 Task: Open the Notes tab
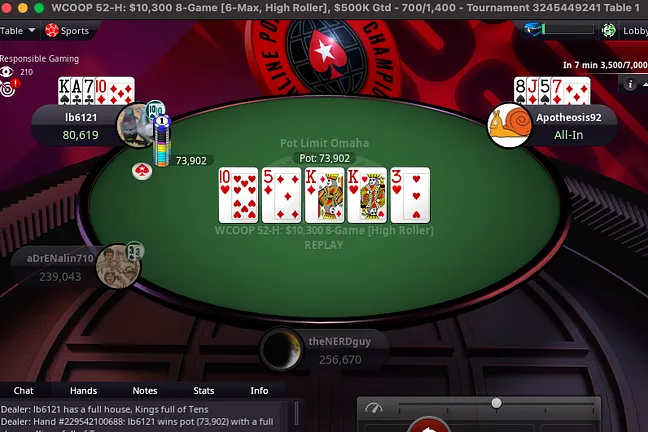[145, 390]
